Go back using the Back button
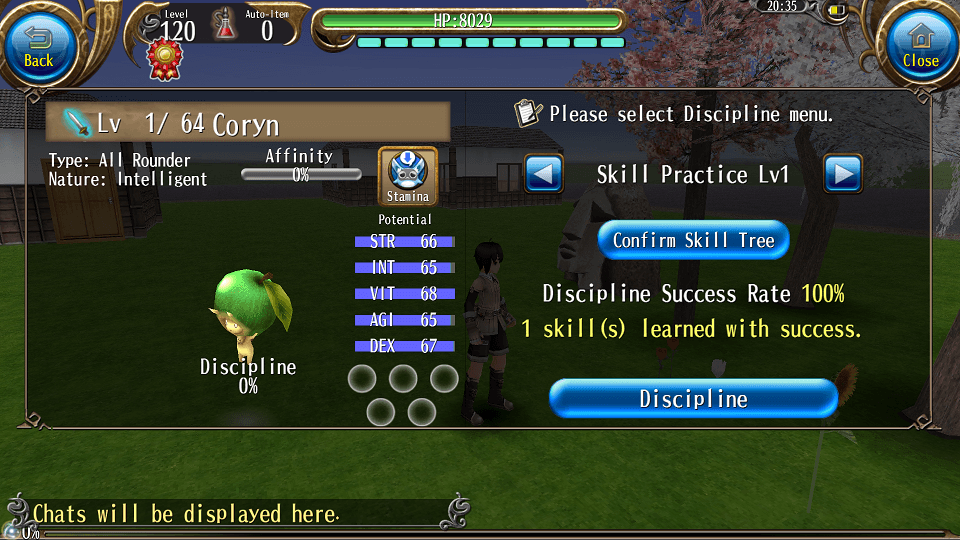960x540 pixels. tap(39, 45)
